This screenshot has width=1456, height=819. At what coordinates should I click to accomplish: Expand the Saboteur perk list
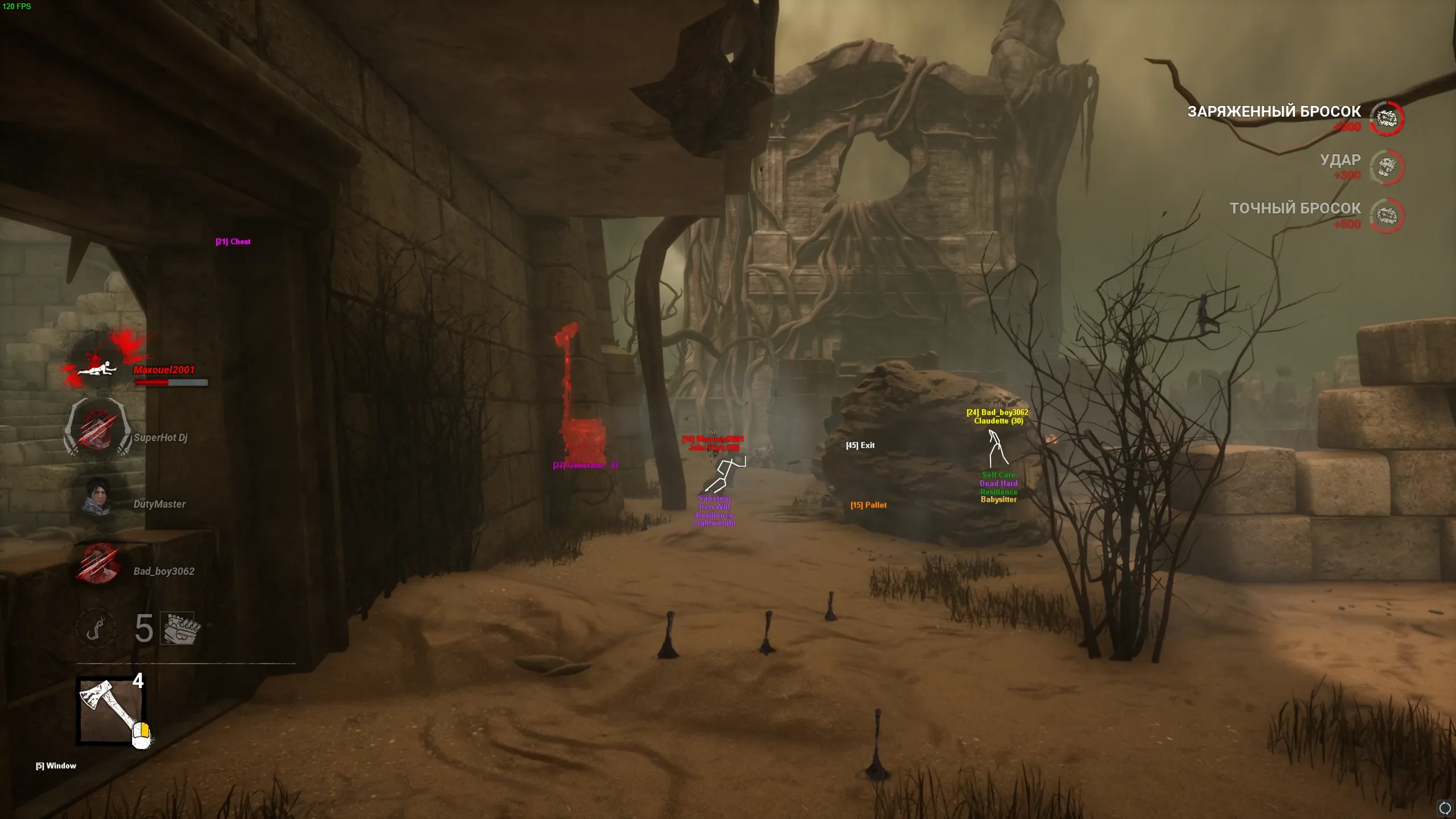[x=714, y=499]
